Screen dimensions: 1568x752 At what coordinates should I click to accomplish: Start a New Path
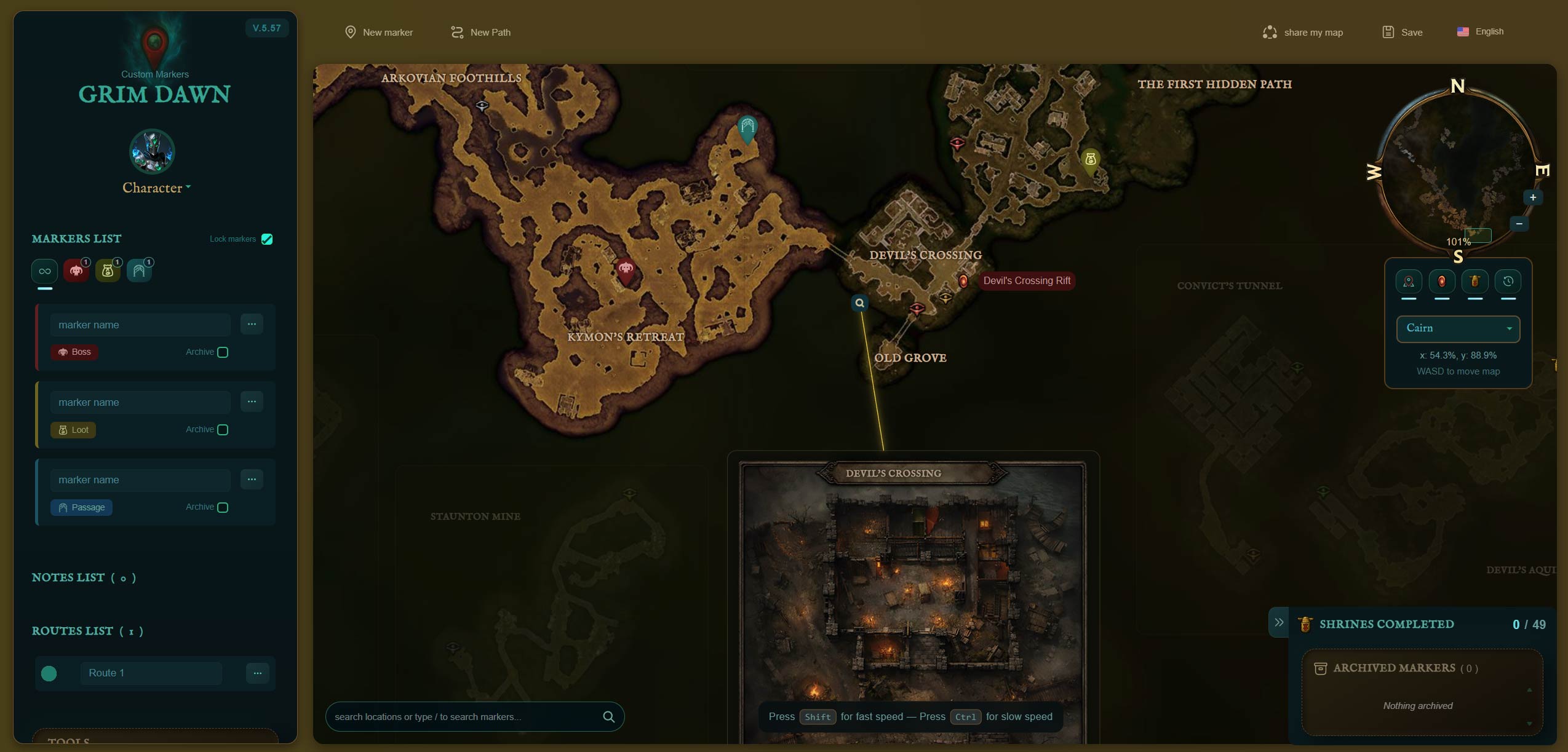click(481, 32)
